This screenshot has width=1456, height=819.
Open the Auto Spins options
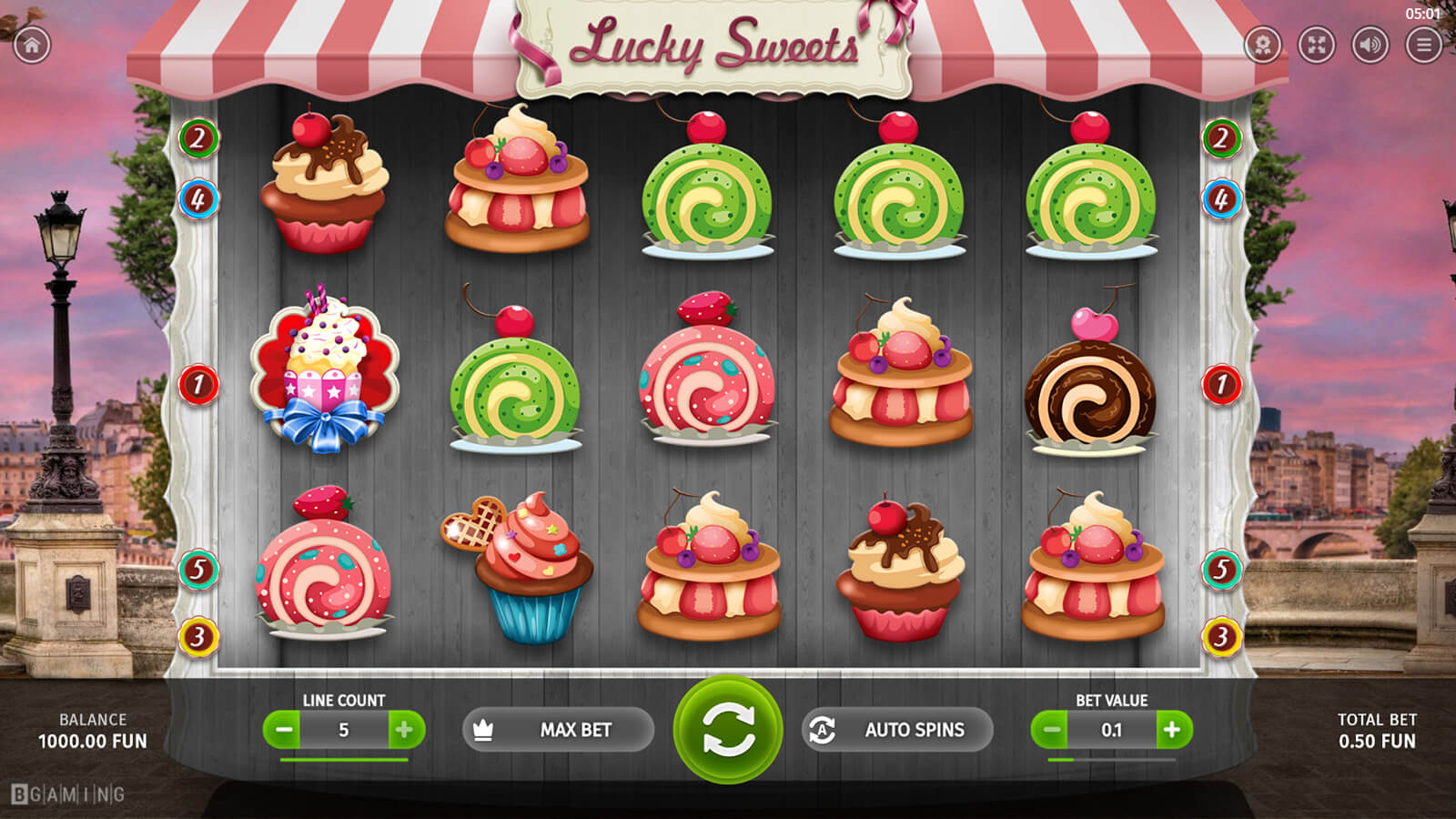pyautogui.click(x=897, y=730)
